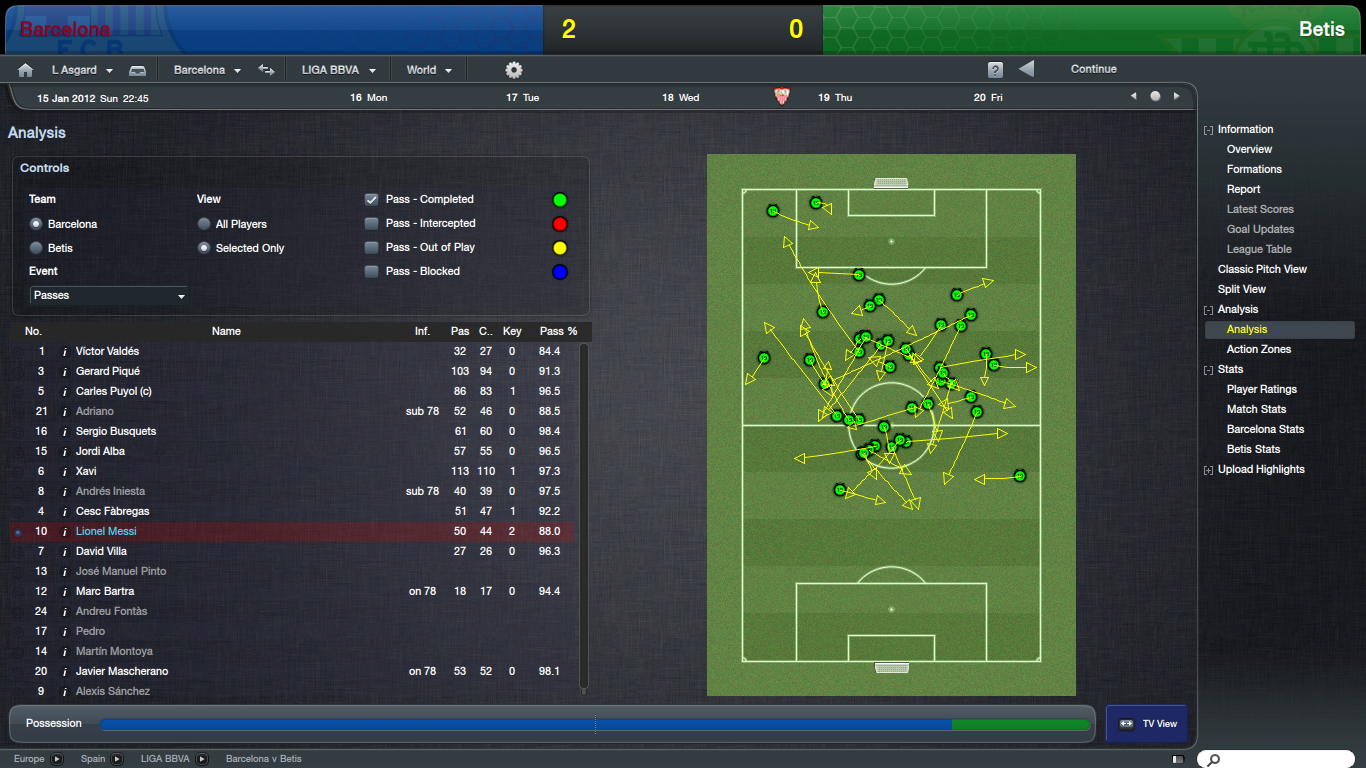The image size is (1366, 768).
Task: Select the Betis team radio button
Action: [x=37, y=248]
